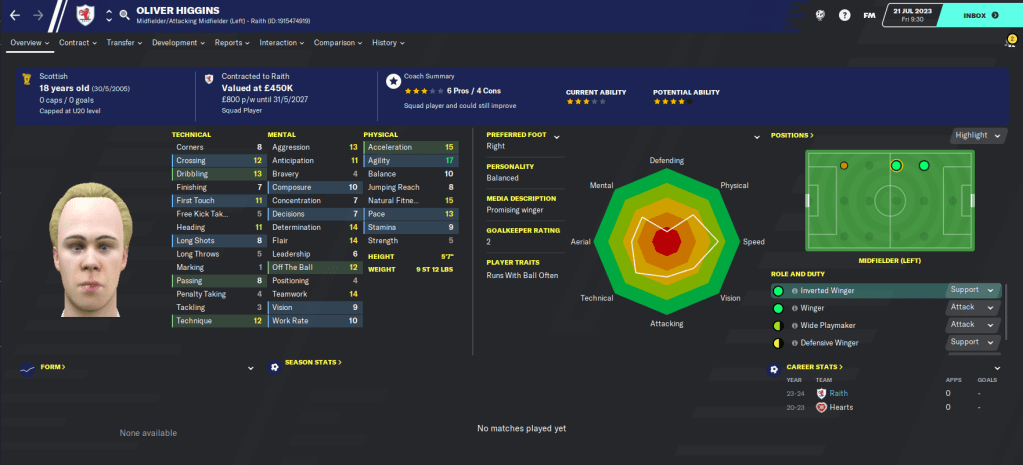Expand the Form panel
This screenshot has width=1023, height=465.
[250, 367]
